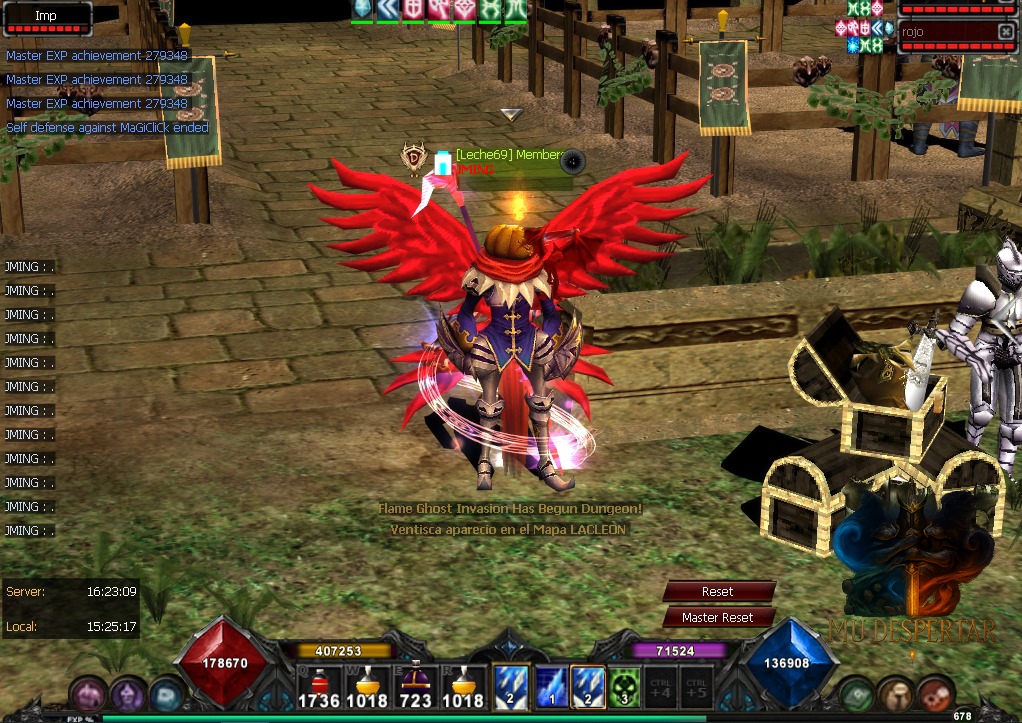This screenshot has width=1022, height=723.
Task: Activate the green skull skill numbered 3
Action: (x=625, y=687)
